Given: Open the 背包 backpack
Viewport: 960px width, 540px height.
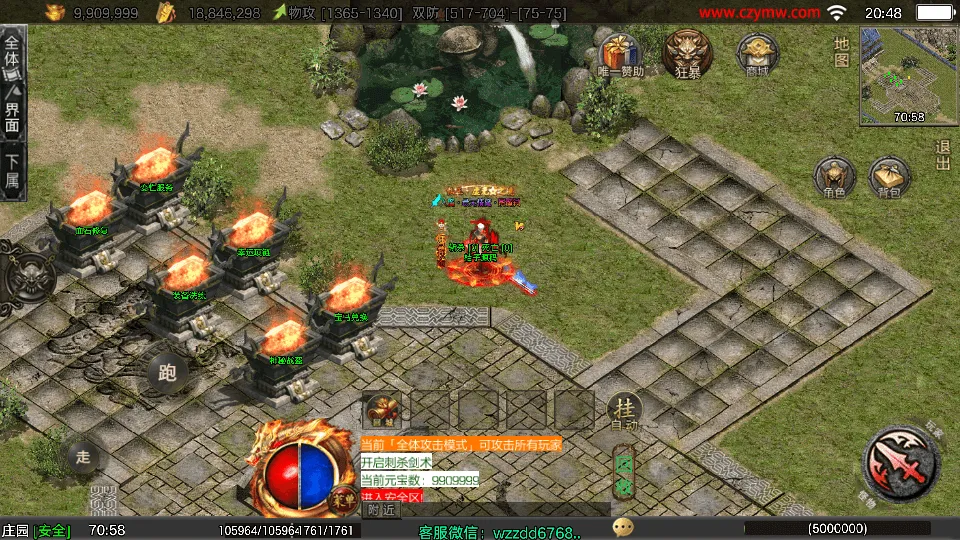Looking at the screenshot, I should click(889, 178).
